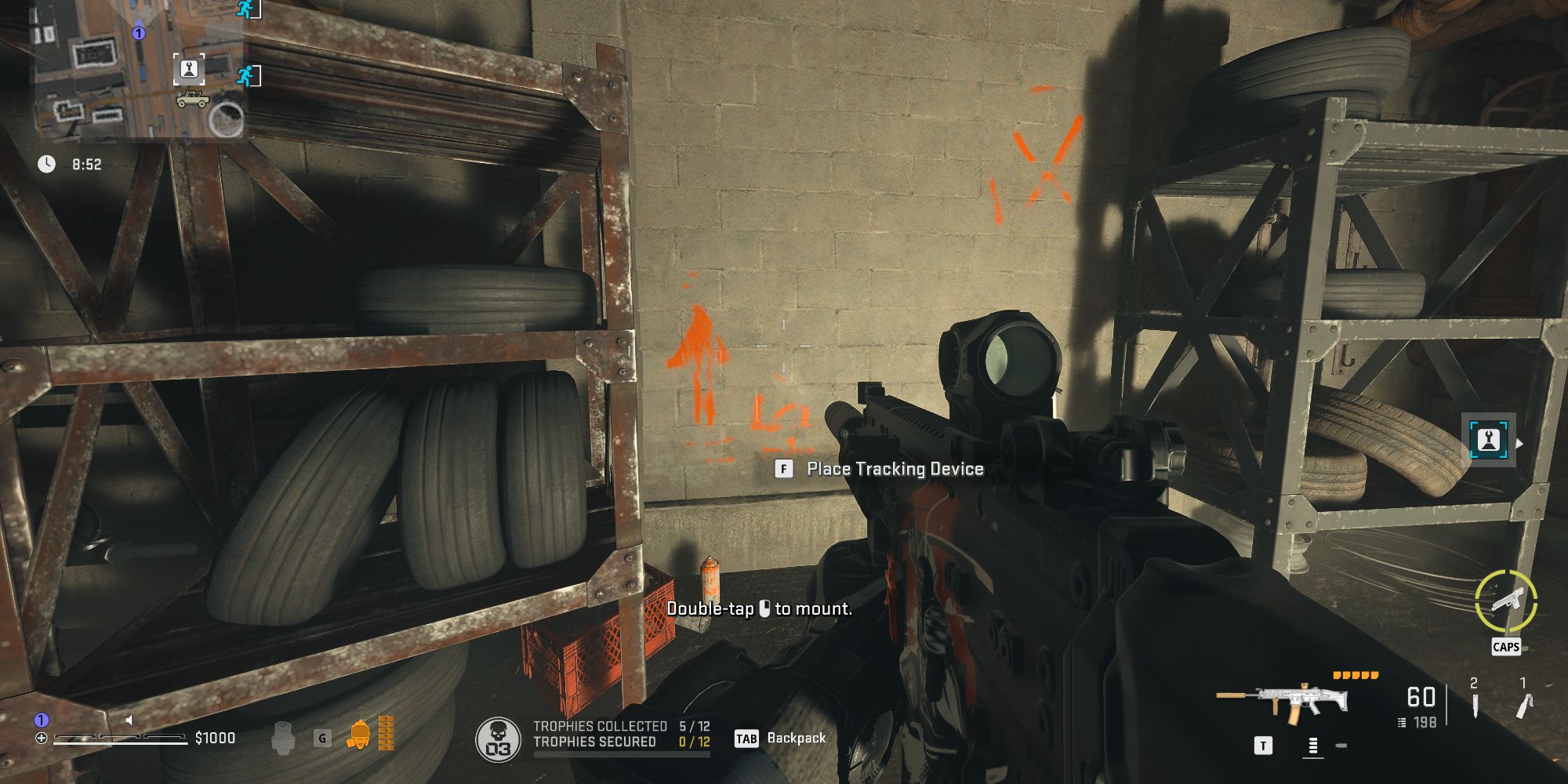Open the Backpack
Viewport: 1568px width, 784px height.
781,739
